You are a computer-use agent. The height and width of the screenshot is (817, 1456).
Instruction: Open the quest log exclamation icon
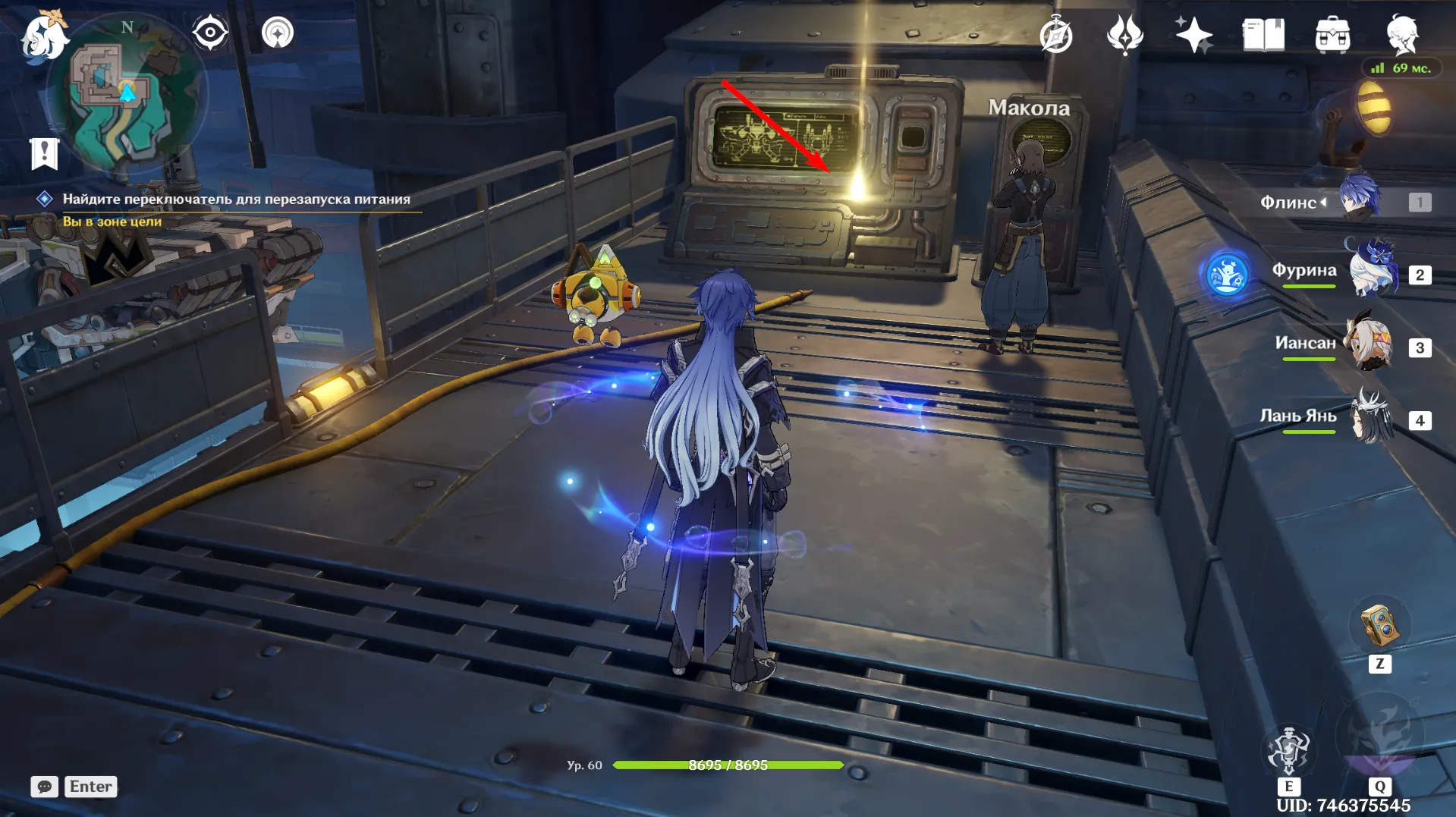[44, 153]
